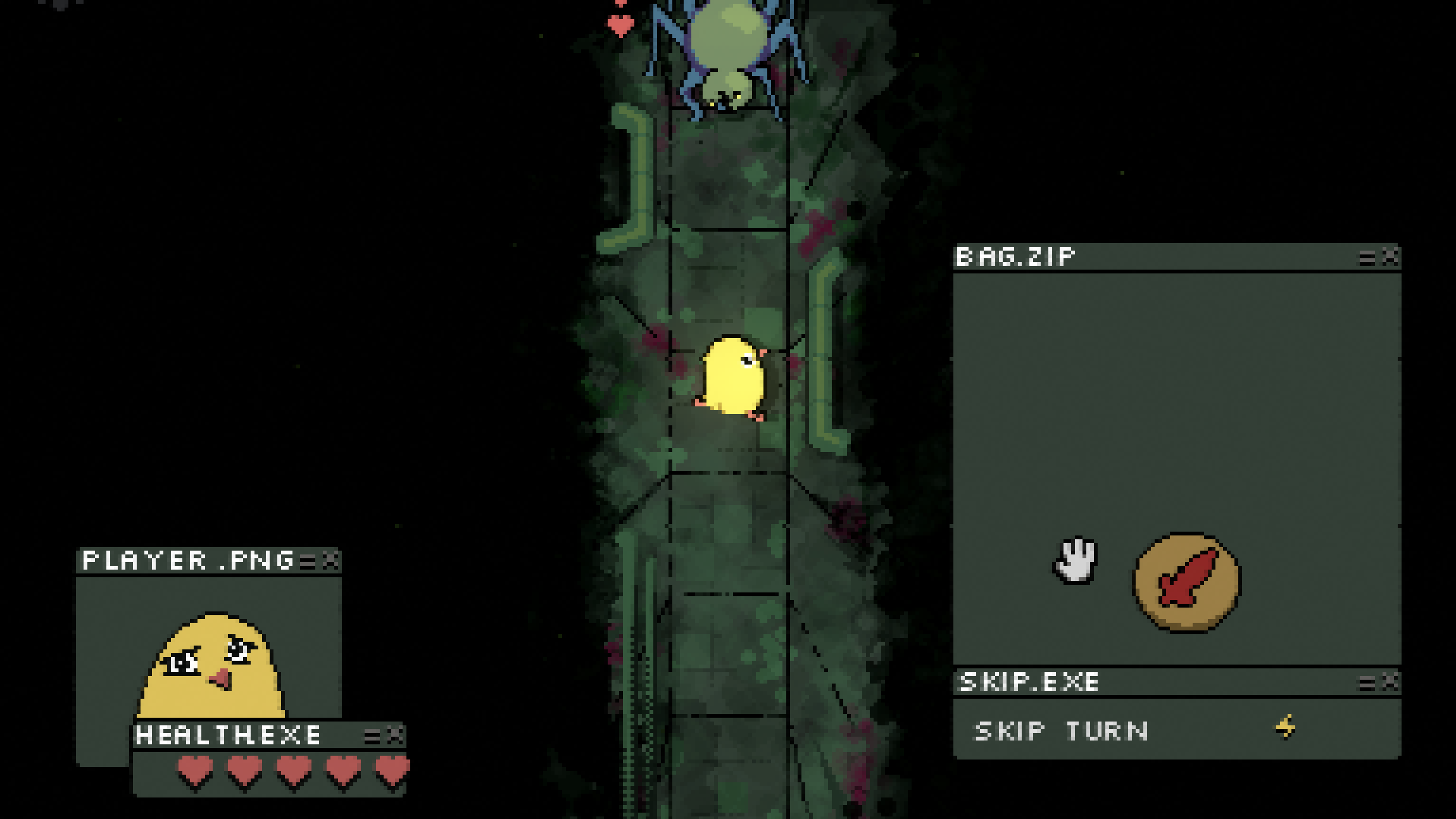Click the PLAYER.PNG title bar
The image size is (1456, 819).
(x=184, y=560)
